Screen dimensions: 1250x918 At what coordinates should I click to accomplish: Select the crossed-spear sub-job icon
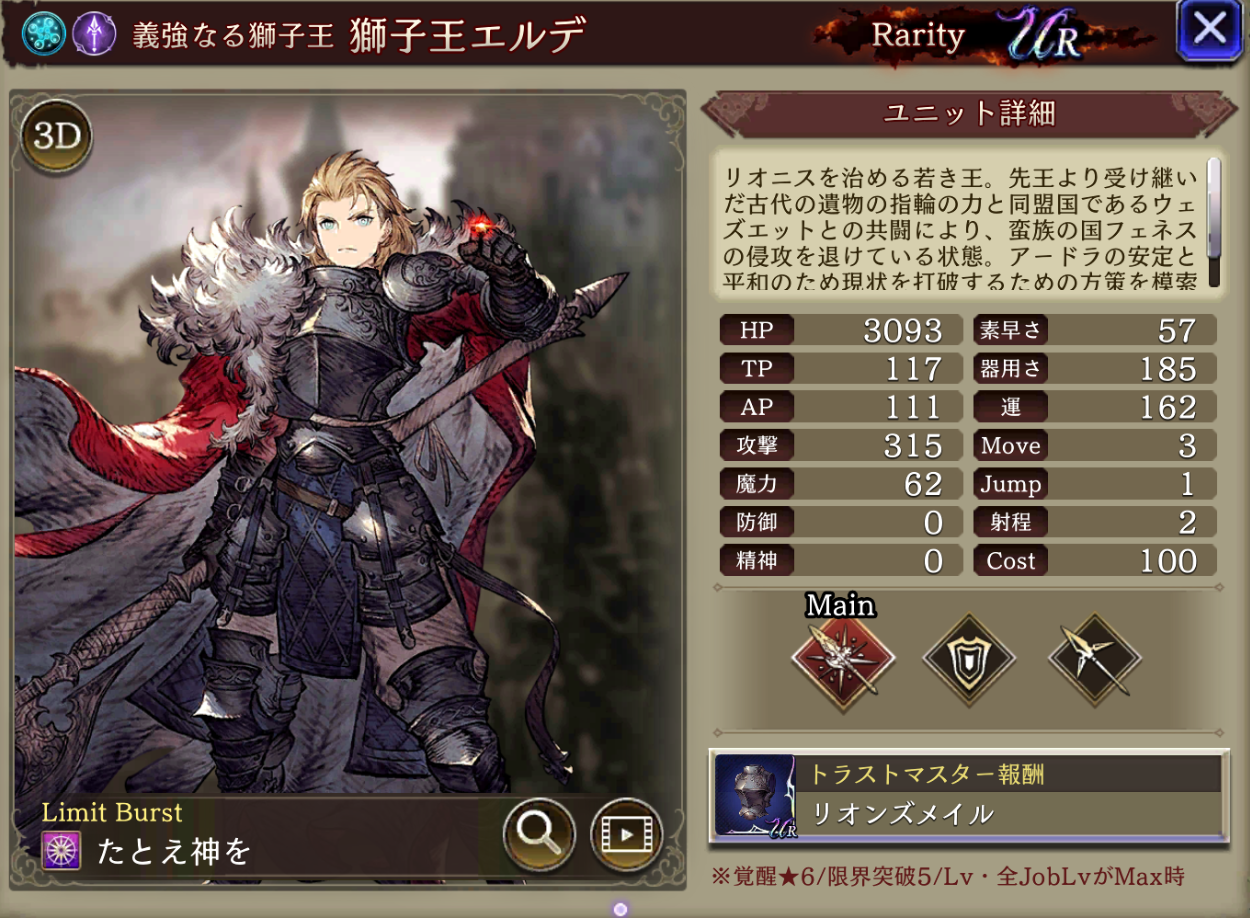click(x=1094, y=659)
